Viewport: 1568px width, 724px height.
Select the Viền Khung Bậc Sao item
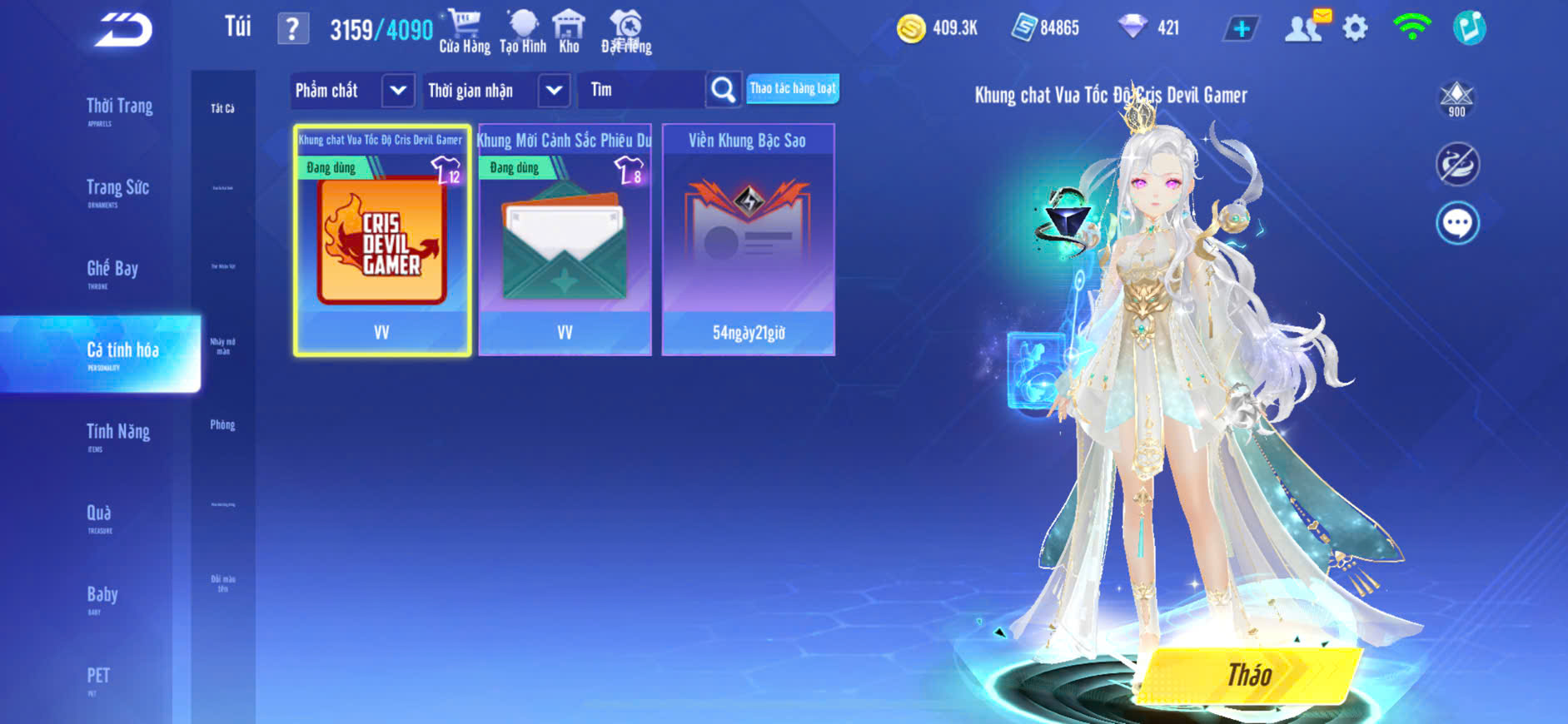pyautogui.click(x=748, y=241)
